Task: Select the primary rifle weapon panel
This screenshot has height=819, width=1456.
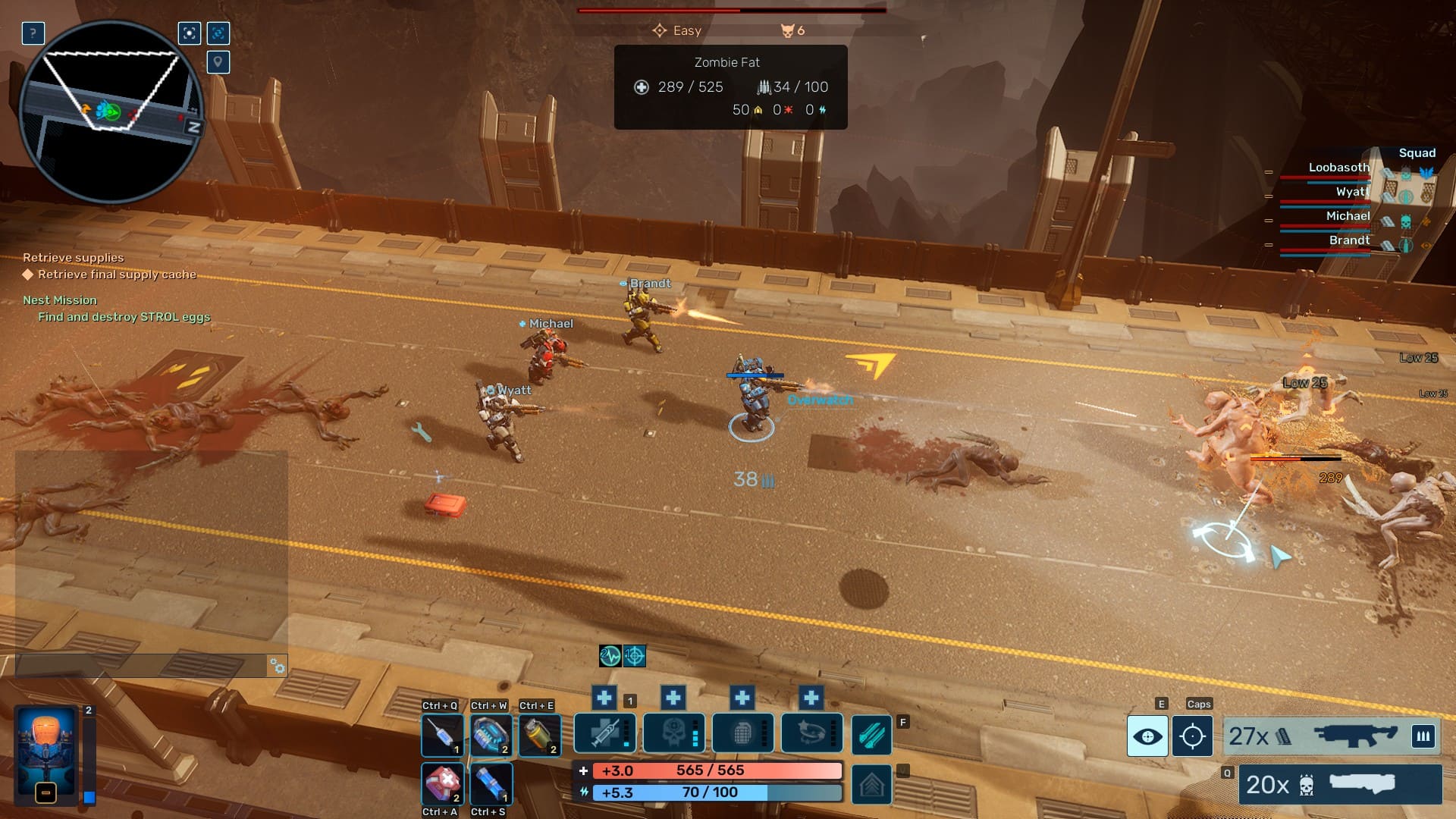Action: pyautogui.click(x=1319, y=736)
